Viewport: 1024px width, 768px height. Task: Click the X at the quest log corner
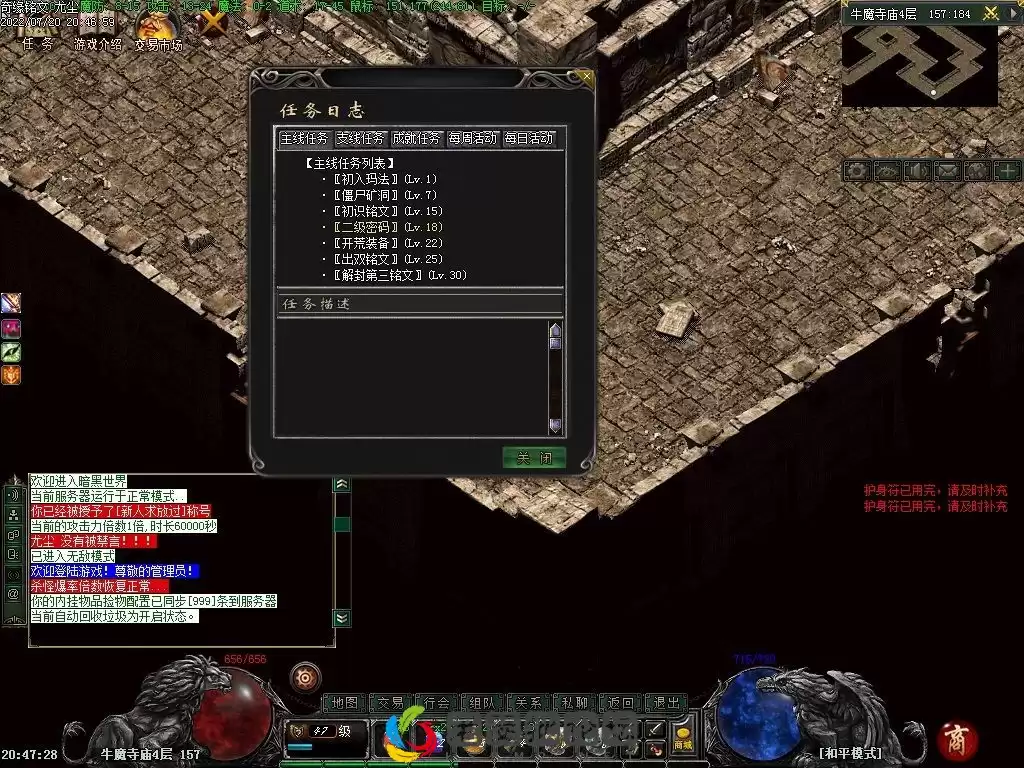click(586, 76)
